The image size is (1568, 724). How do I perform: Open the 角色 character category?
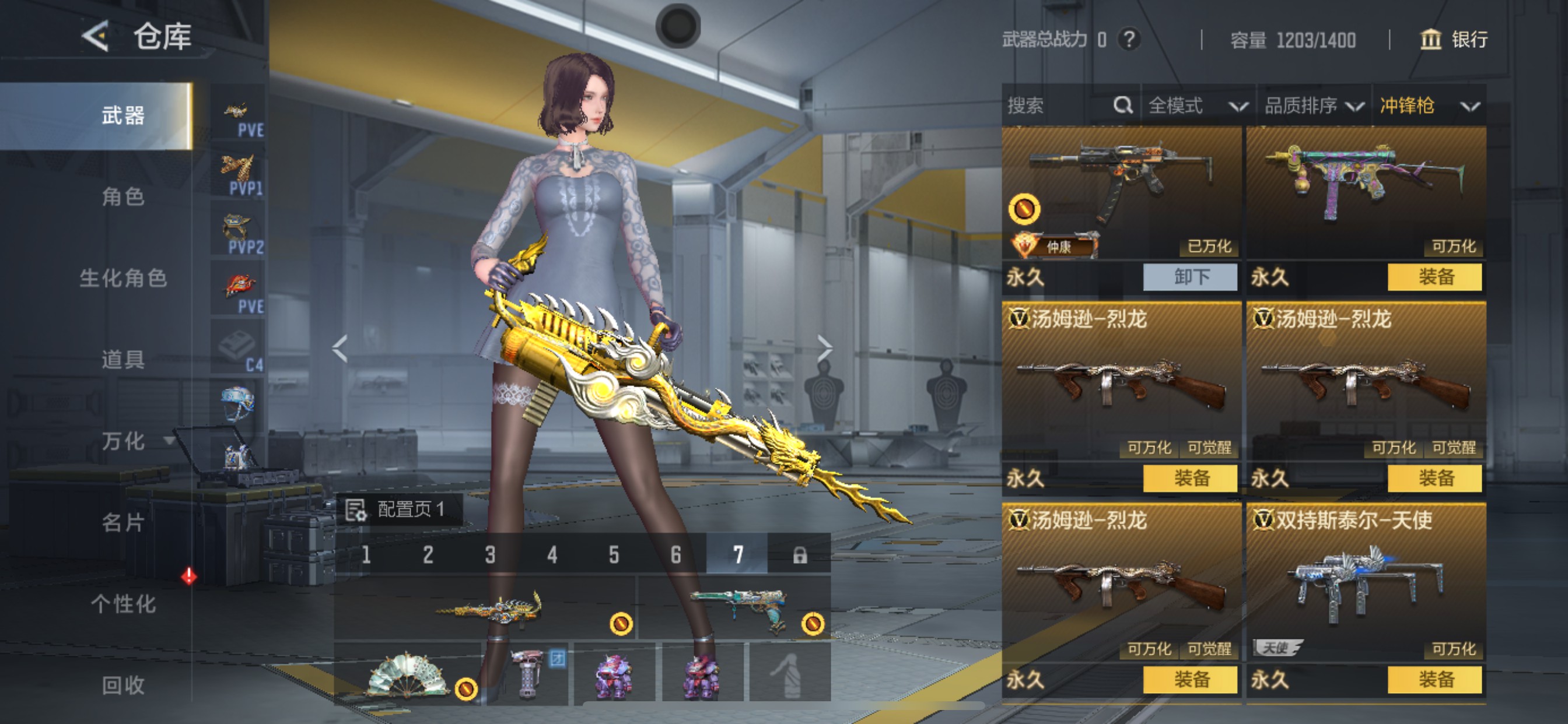coord(123,196)
